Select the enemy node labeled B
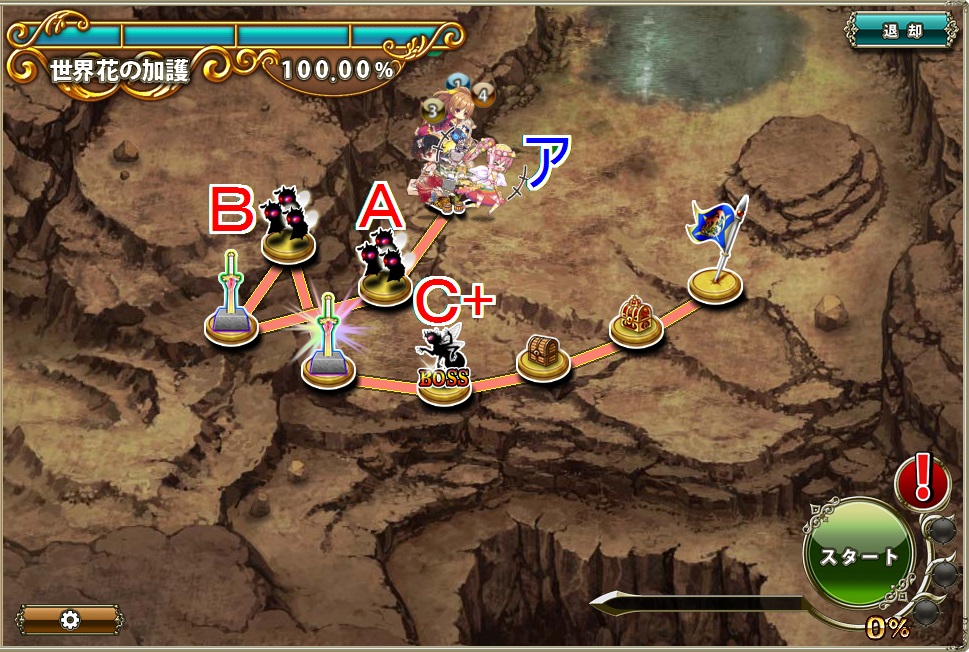This screenshot has width=969, height=652. (x=289, y=229)
